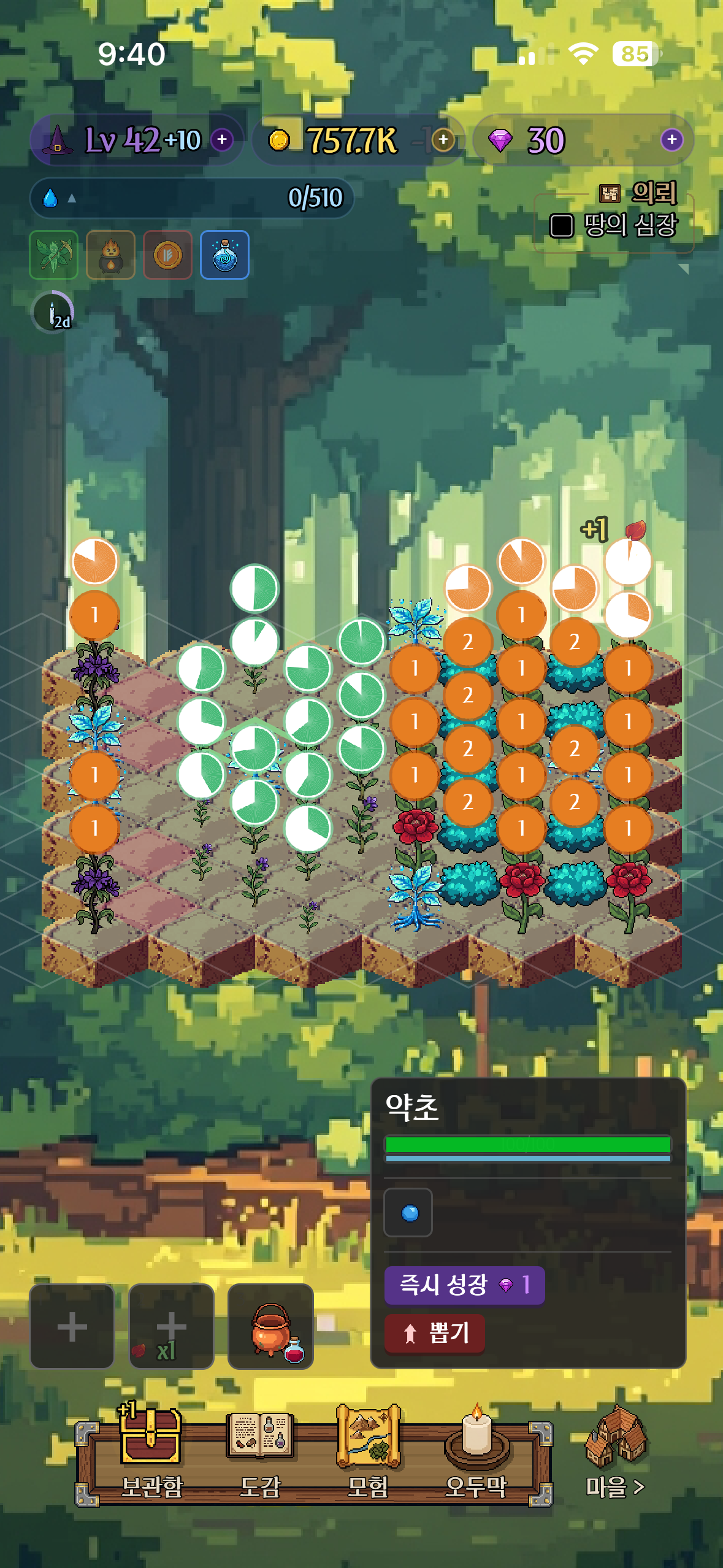
Task: Open the 2d timer icon
Action: coord(53,312)
